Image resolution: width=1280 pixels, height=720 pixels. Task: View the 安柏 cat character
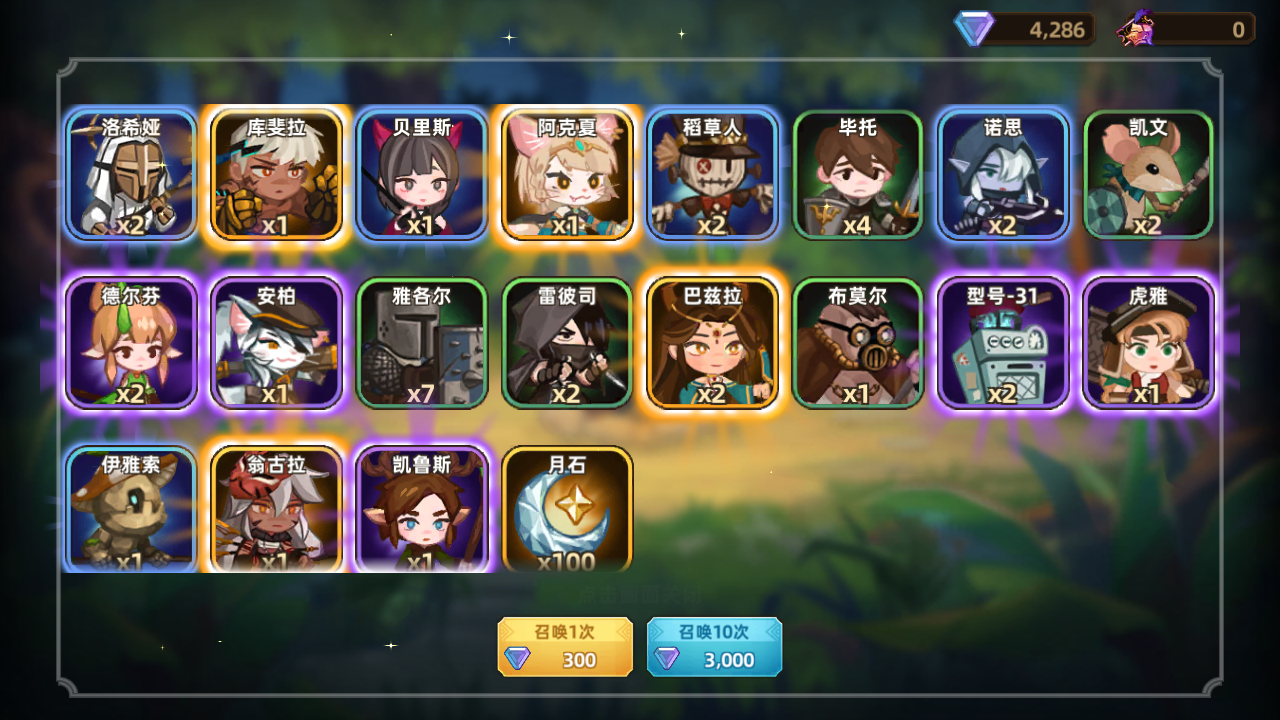(x=277, y=343)
